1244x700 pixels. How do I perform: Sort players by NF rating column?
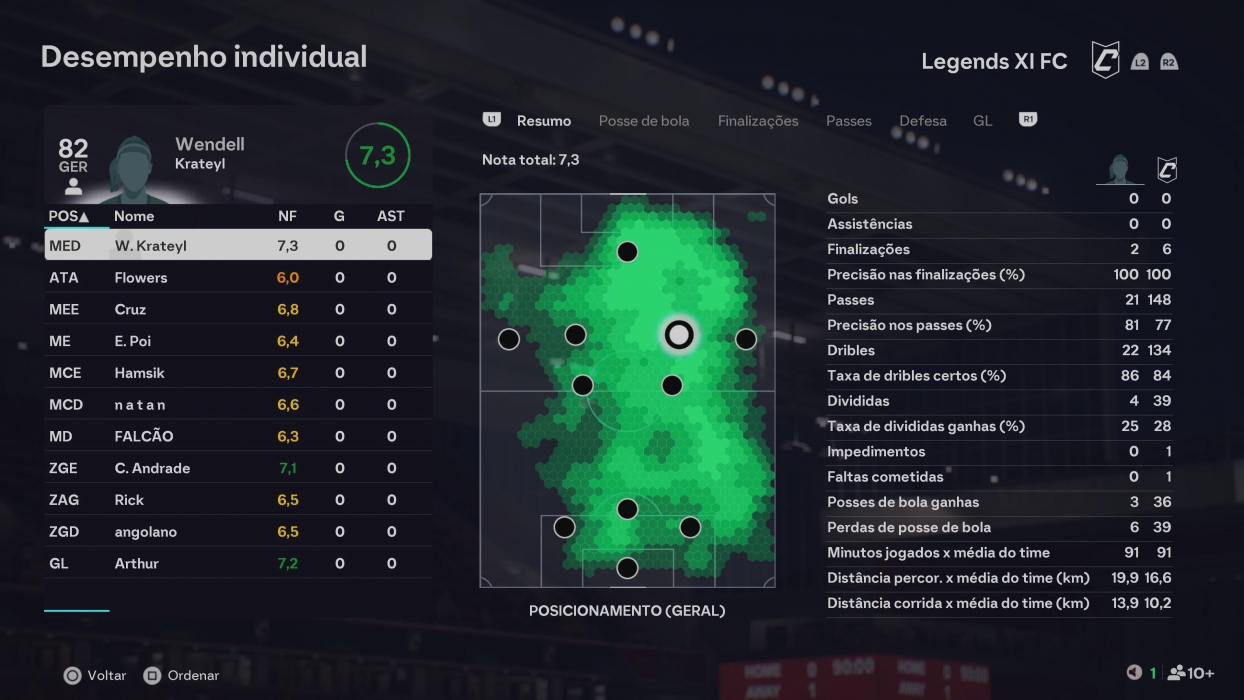pyautogui.click(x=287, y=216)
